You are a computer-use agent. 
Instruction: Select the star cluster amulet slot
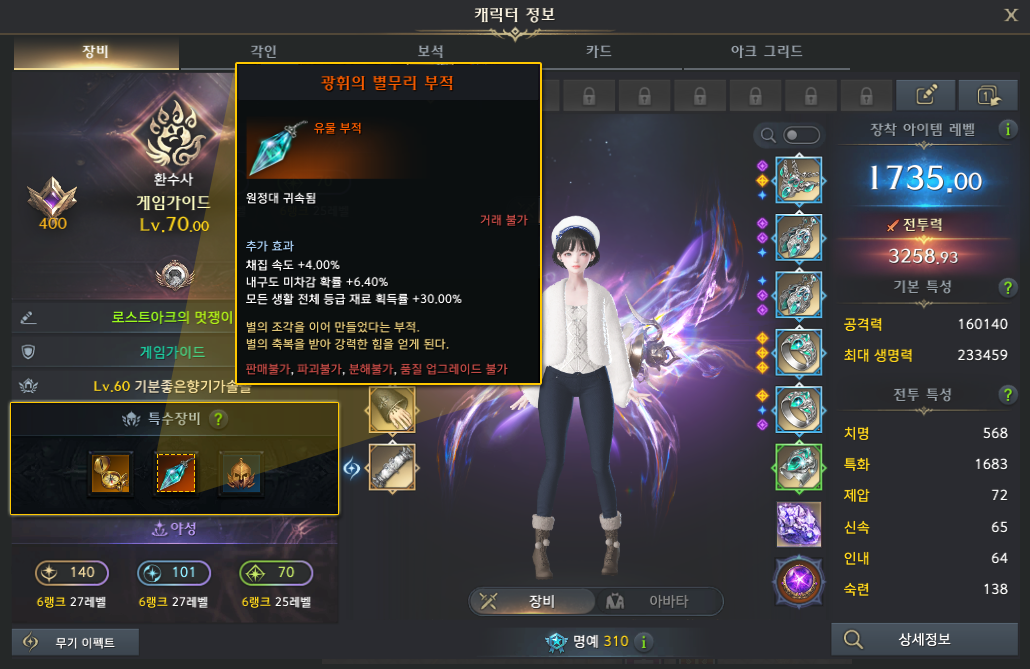(x=174, y=475)
